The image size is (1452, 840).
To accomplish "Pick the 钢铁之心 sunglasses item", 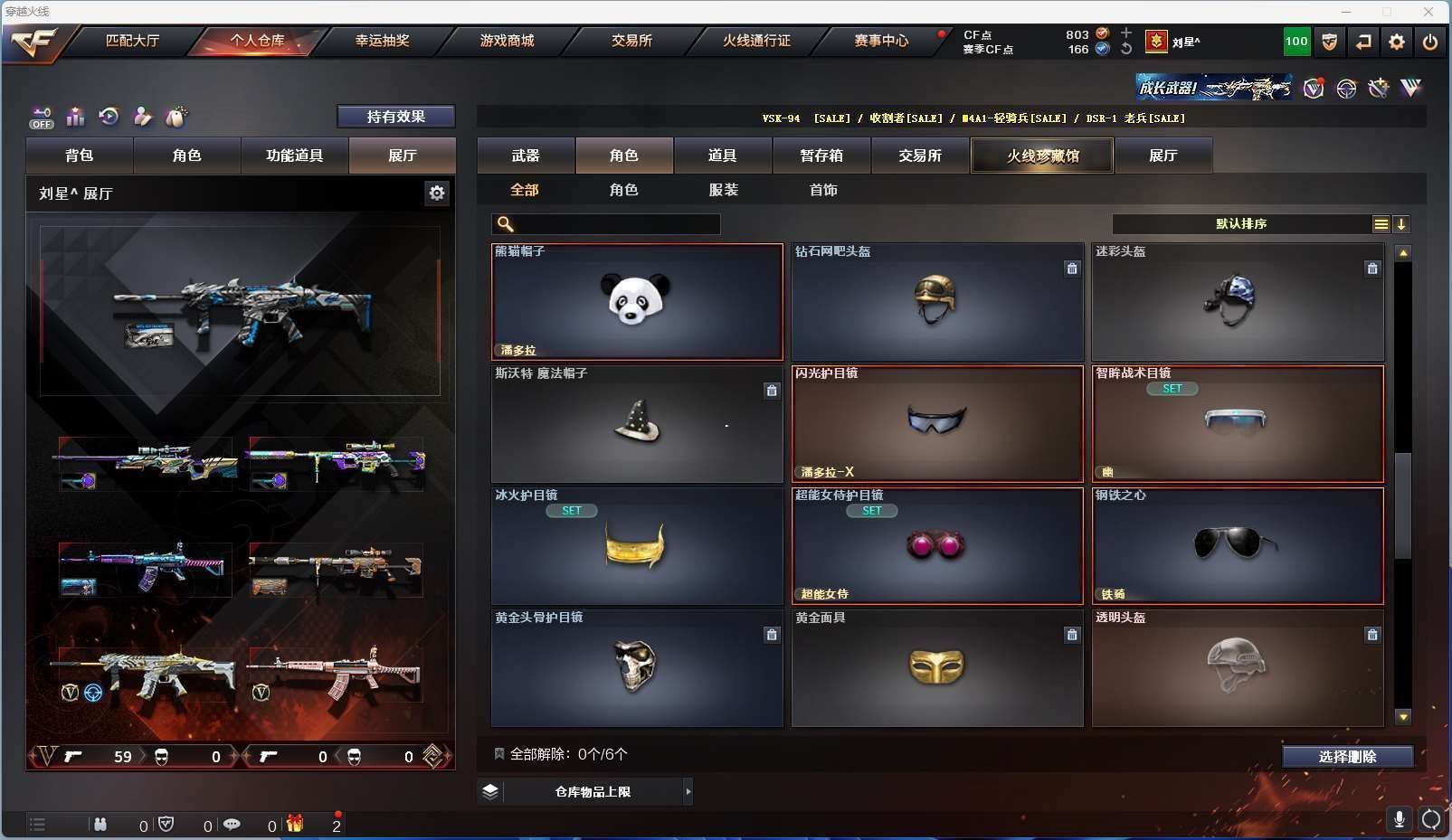I will tap(1238, 546).
